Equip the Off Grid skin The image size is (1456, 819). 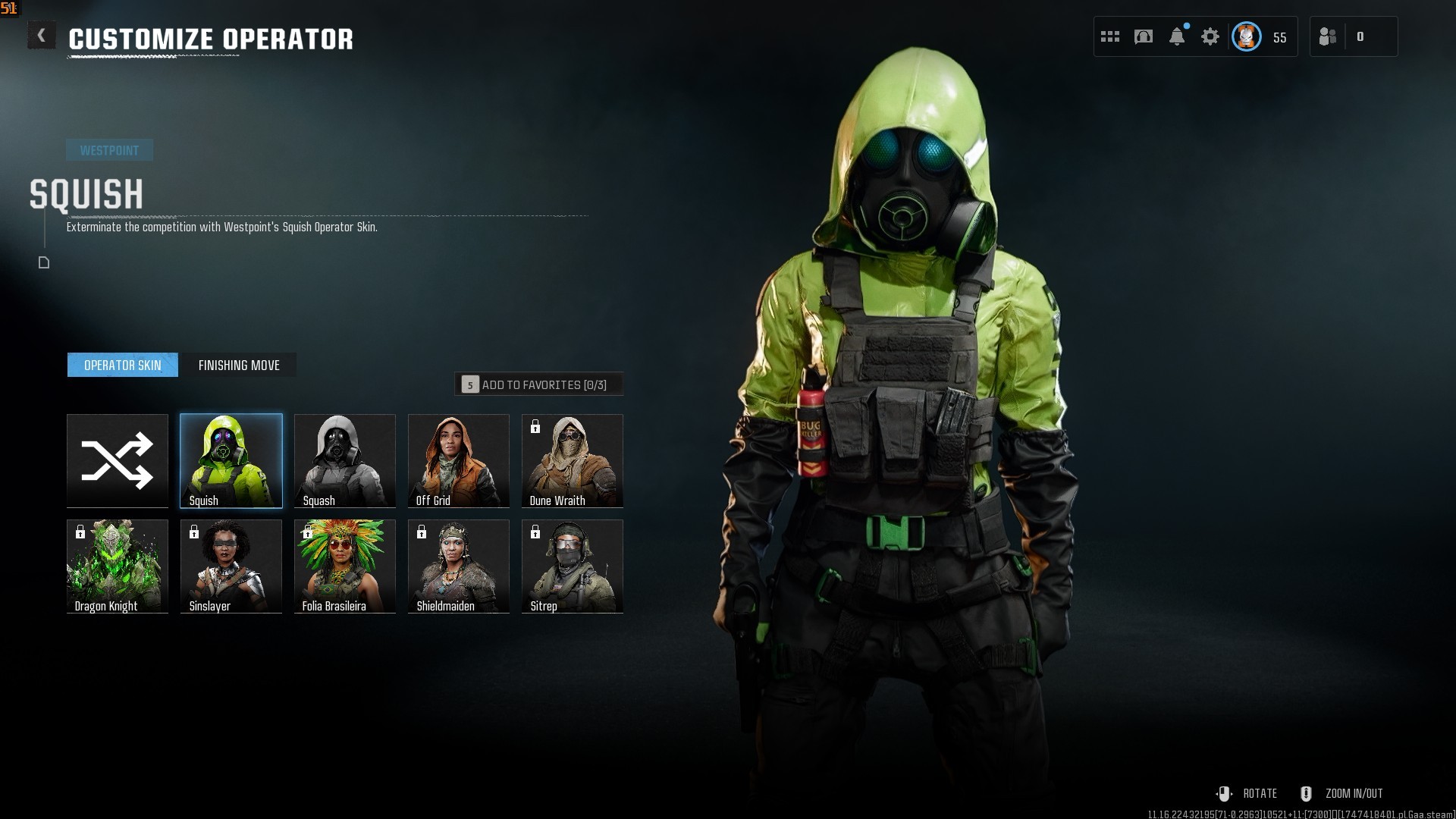coord(459,460)
